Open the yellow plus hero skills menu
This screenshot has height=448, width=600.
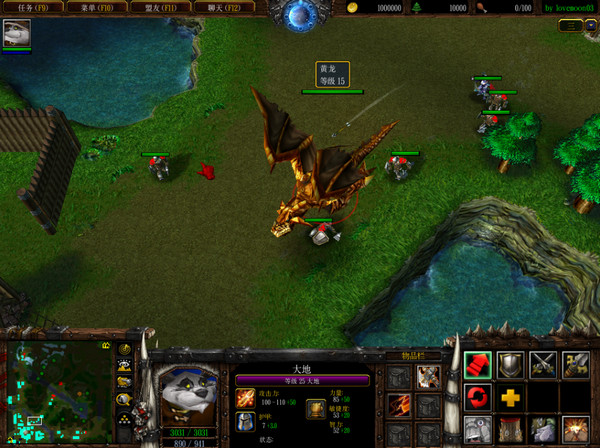point(511,398)
